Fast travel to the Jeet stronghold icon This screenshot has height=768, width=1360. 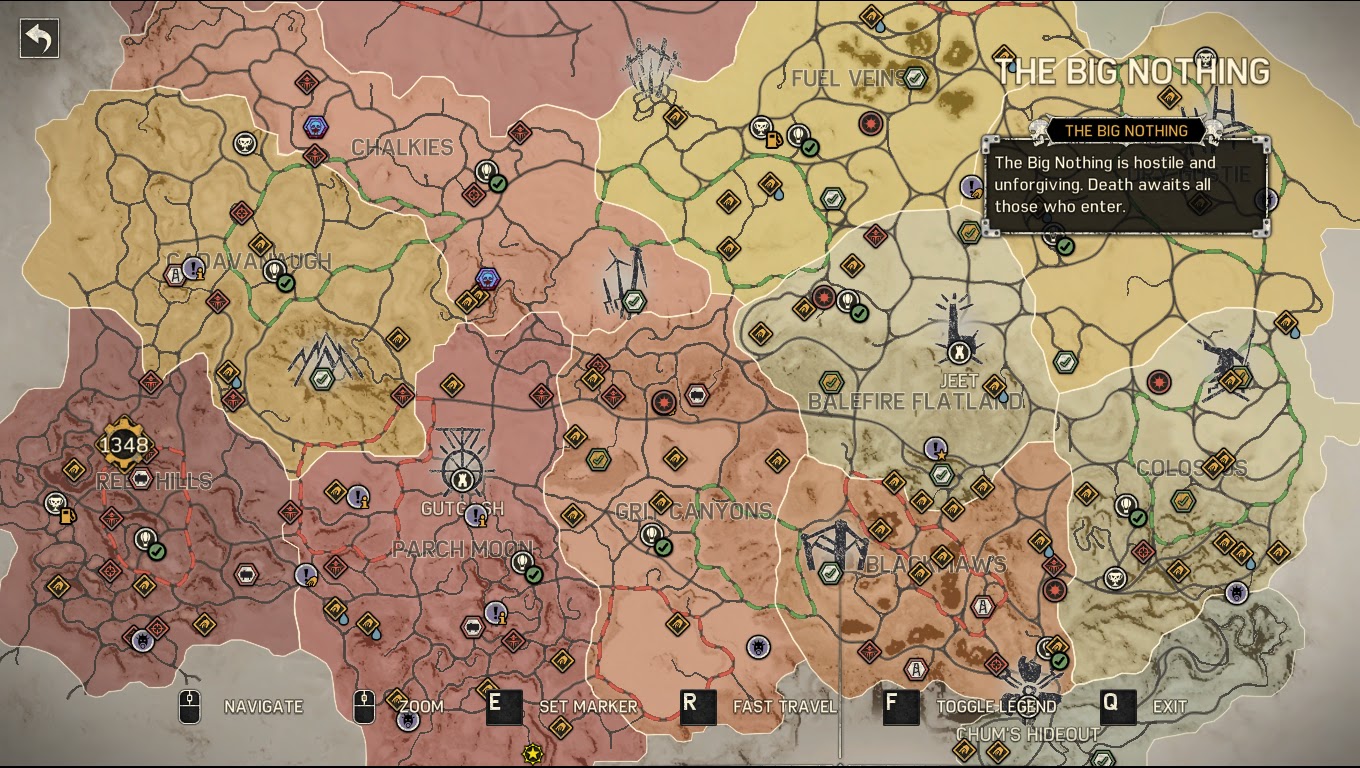[x=959, y=351]
